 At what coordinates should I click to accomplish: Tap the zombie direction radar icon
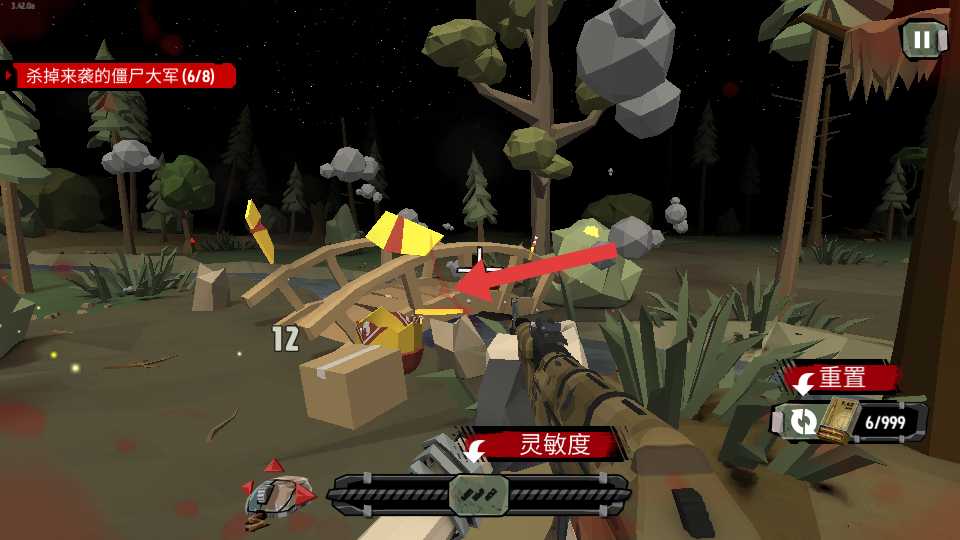279,492
